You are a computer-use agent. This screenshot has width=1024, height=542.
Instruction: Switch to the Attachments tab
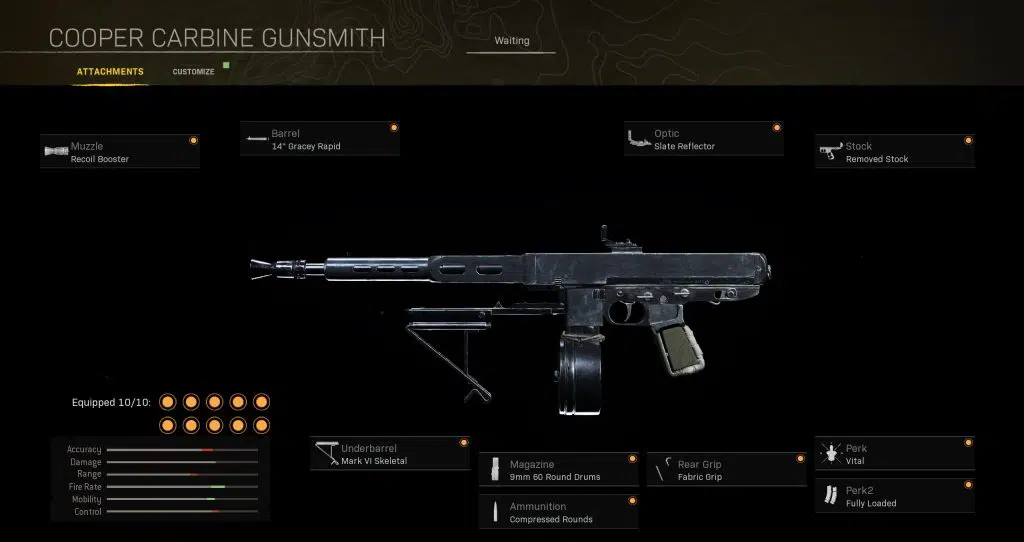[110, 72]
